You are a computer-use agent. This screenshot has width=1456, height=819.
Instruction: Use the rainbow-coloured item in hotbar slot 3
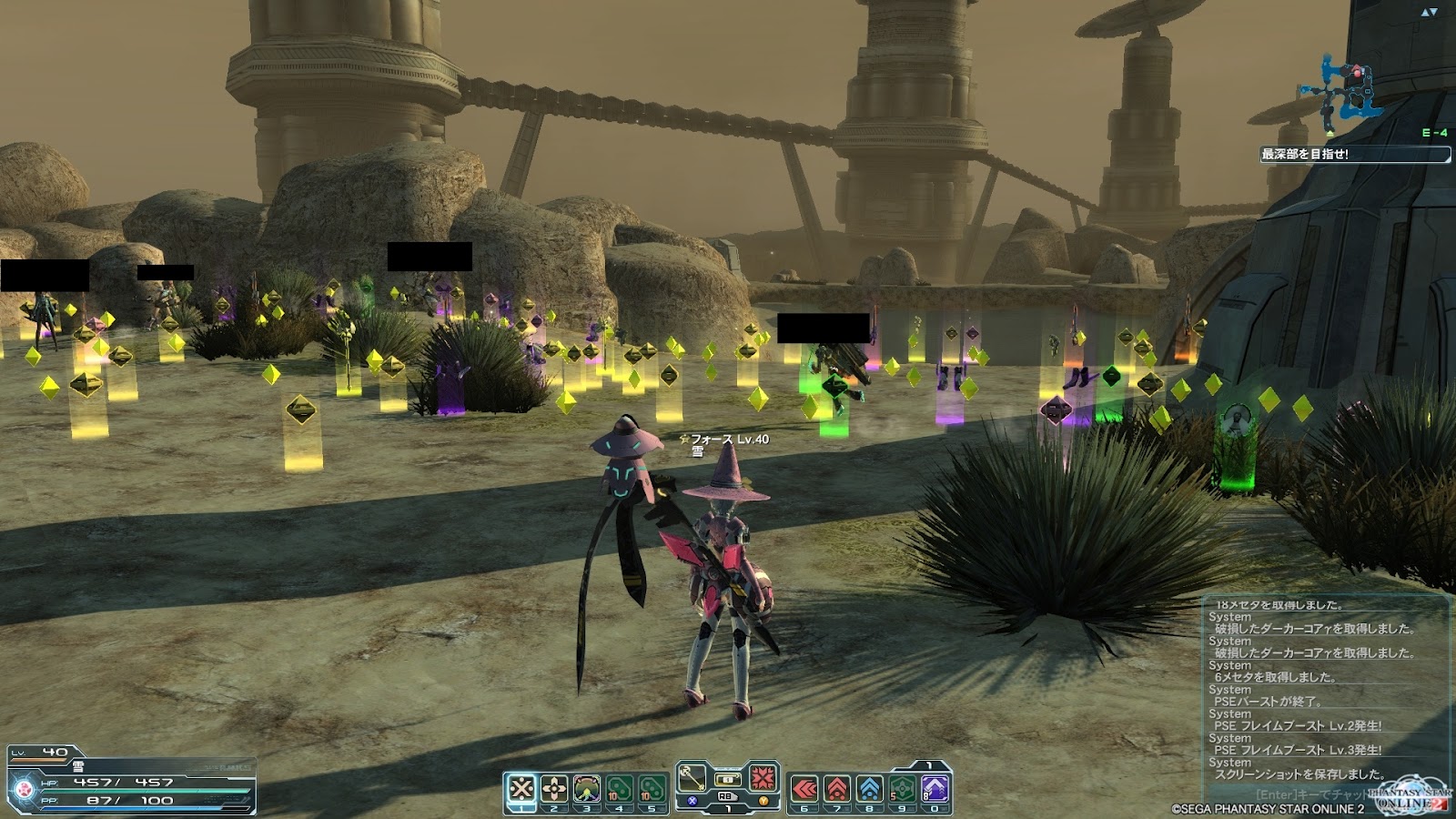pyautogui.click(x=587, y=788)
